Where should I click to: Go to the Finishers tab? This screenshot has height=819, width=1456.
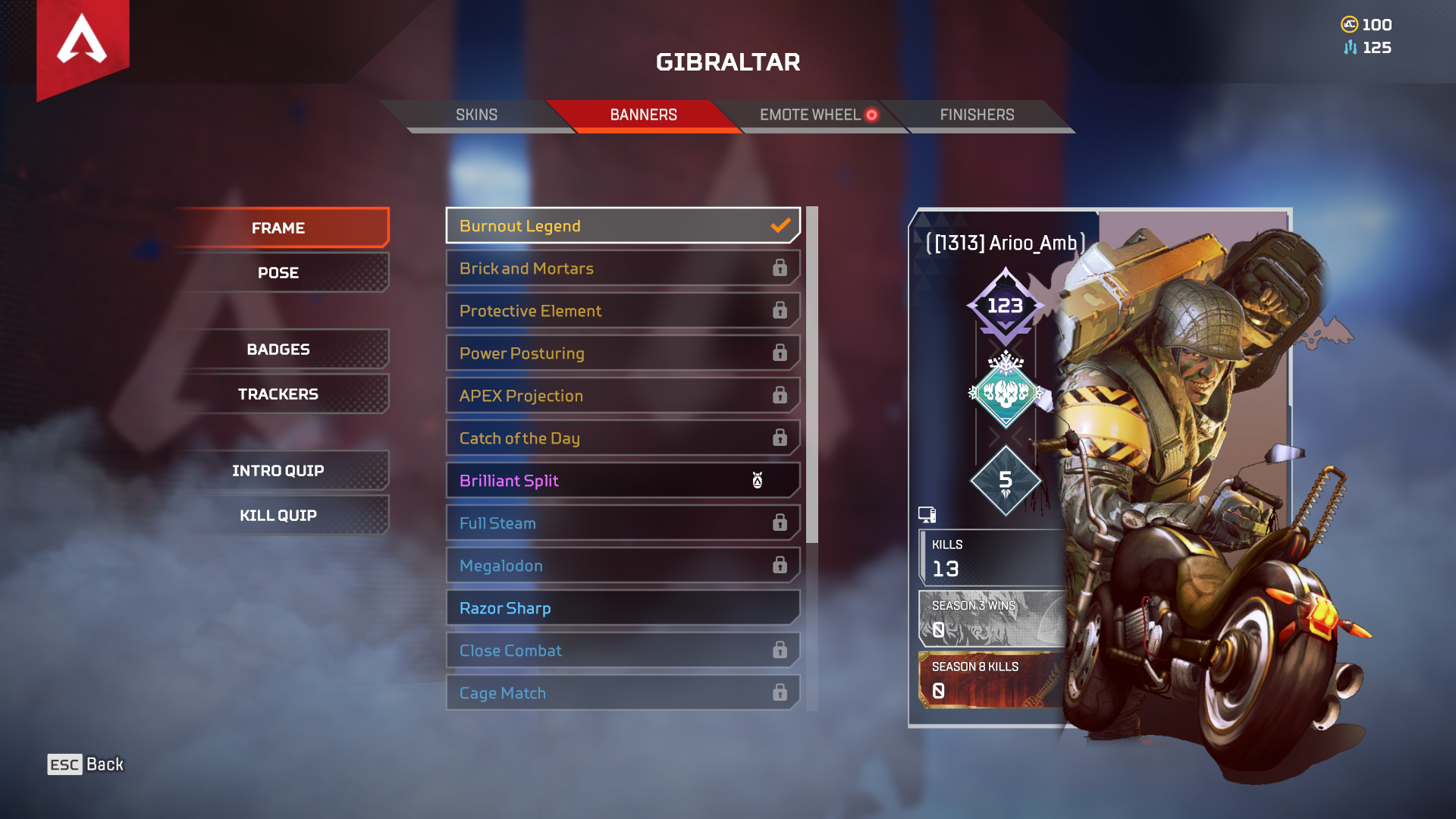coord(977,115)
